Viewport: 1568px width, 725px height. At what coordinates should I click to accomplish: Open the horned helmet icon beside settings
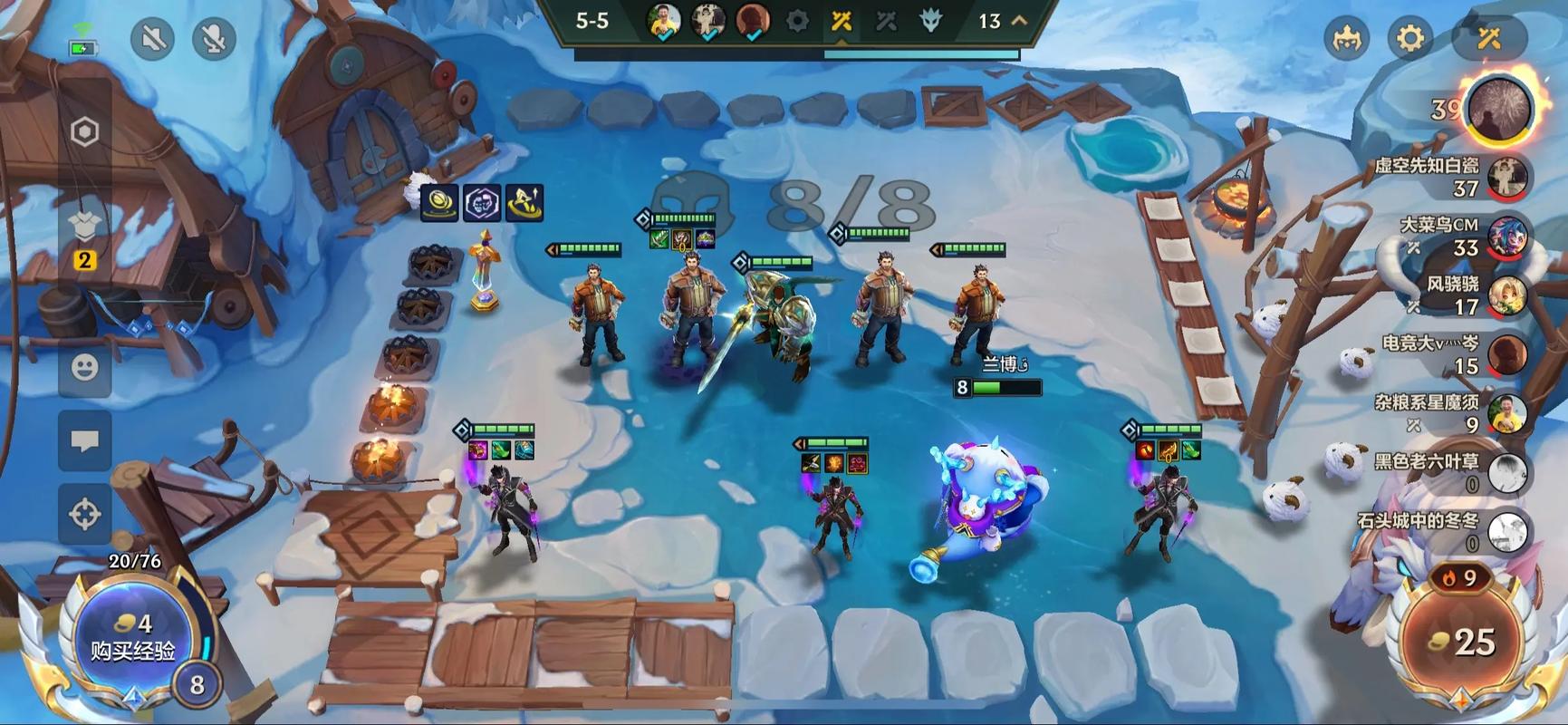[x=1346, y=39]
